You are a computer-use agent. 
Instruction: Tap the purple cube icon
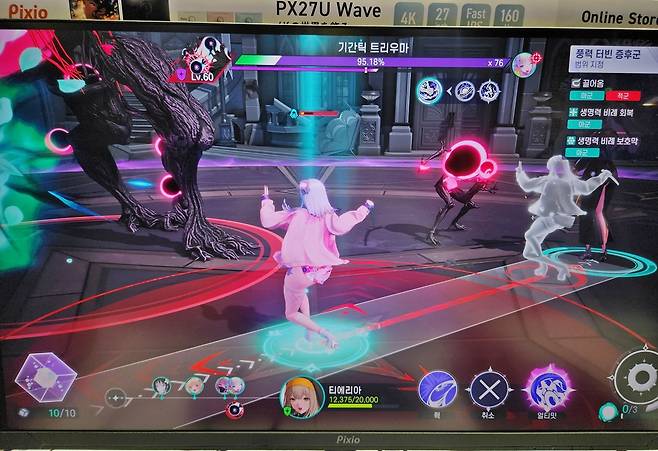(x=45, y=377)
